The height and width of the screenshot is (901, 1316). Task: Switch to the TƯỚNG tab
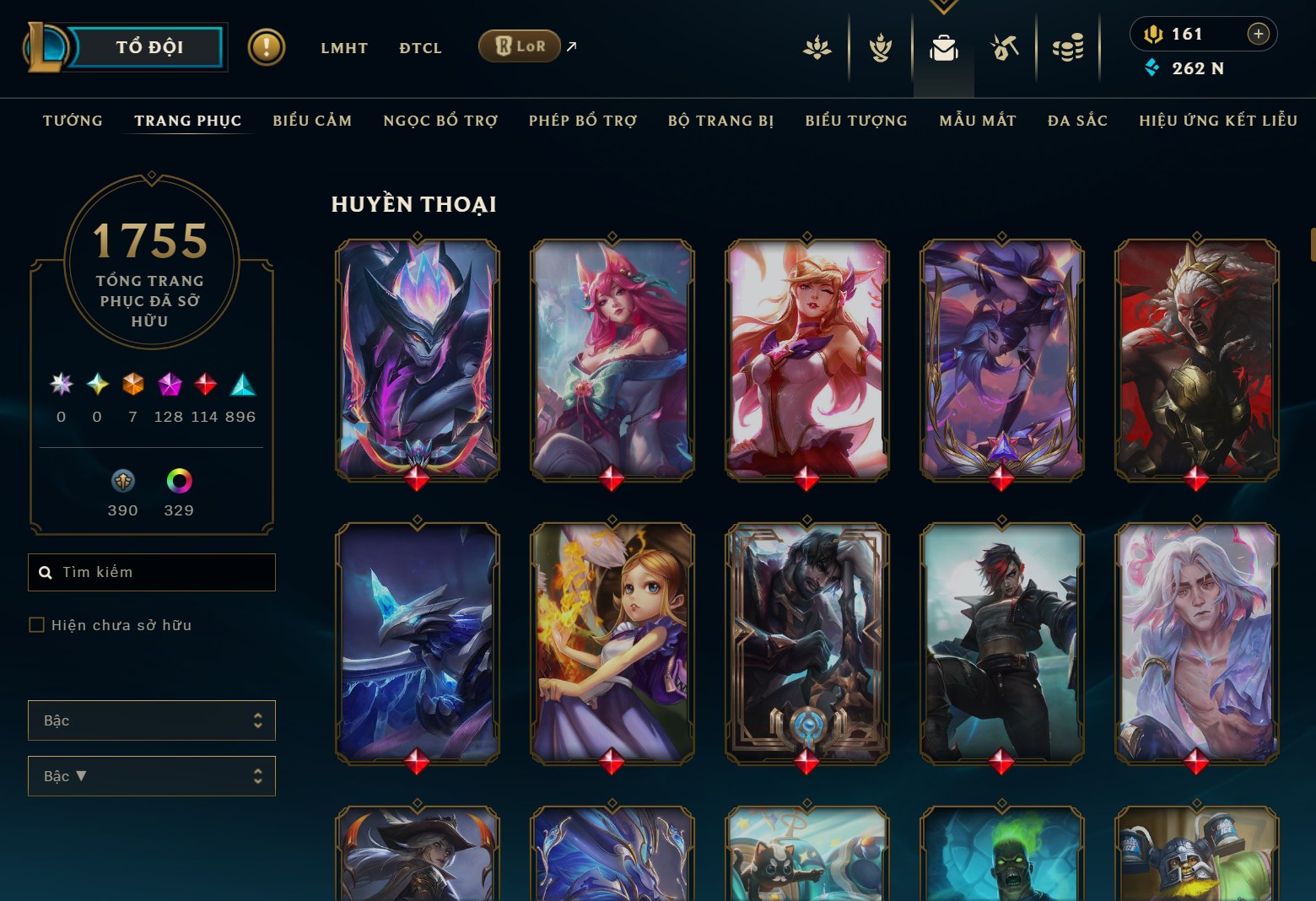(73, 121)
